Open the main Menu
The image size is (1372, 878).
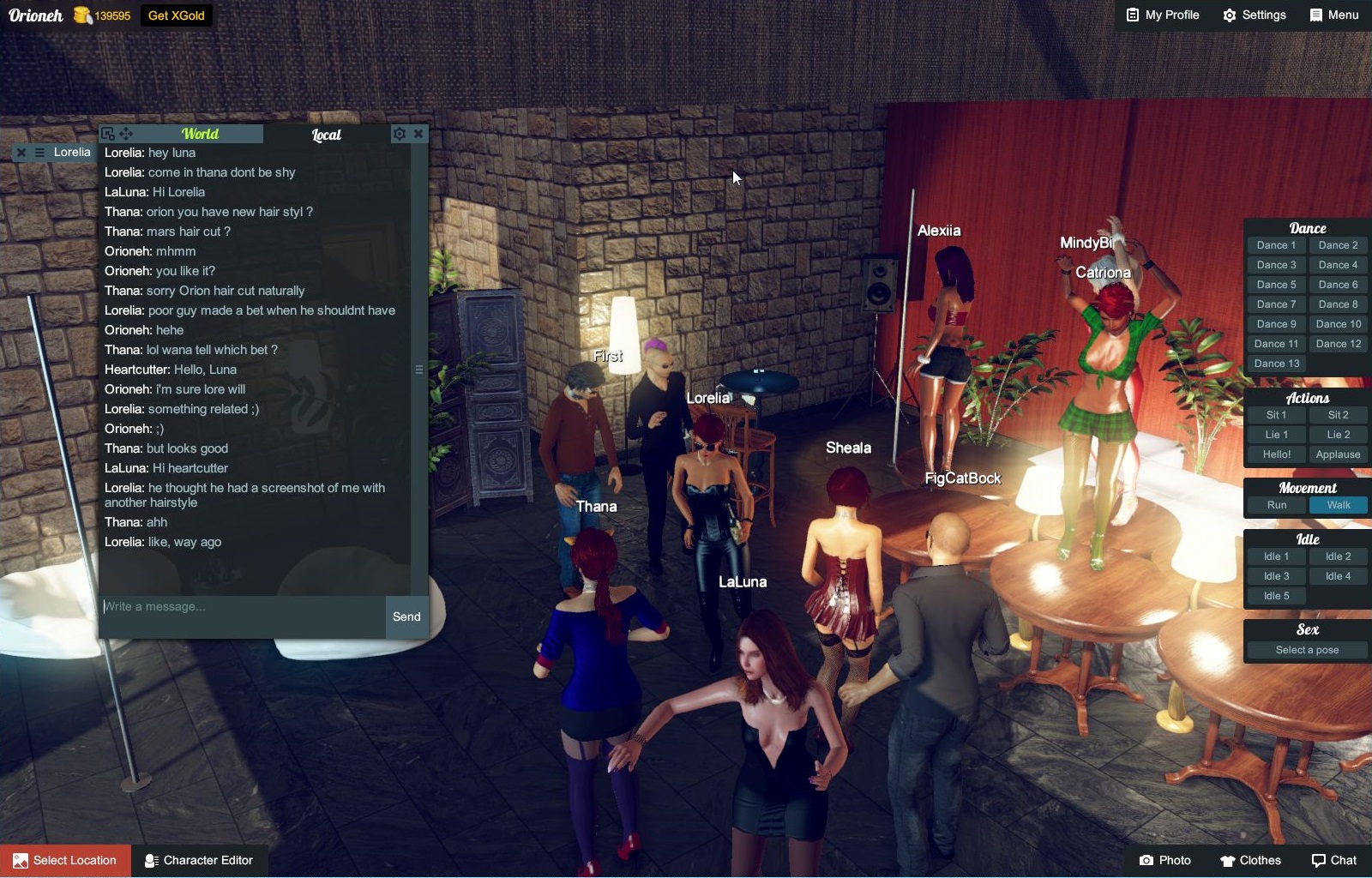pyautogui.click(x=1333, y=15)
